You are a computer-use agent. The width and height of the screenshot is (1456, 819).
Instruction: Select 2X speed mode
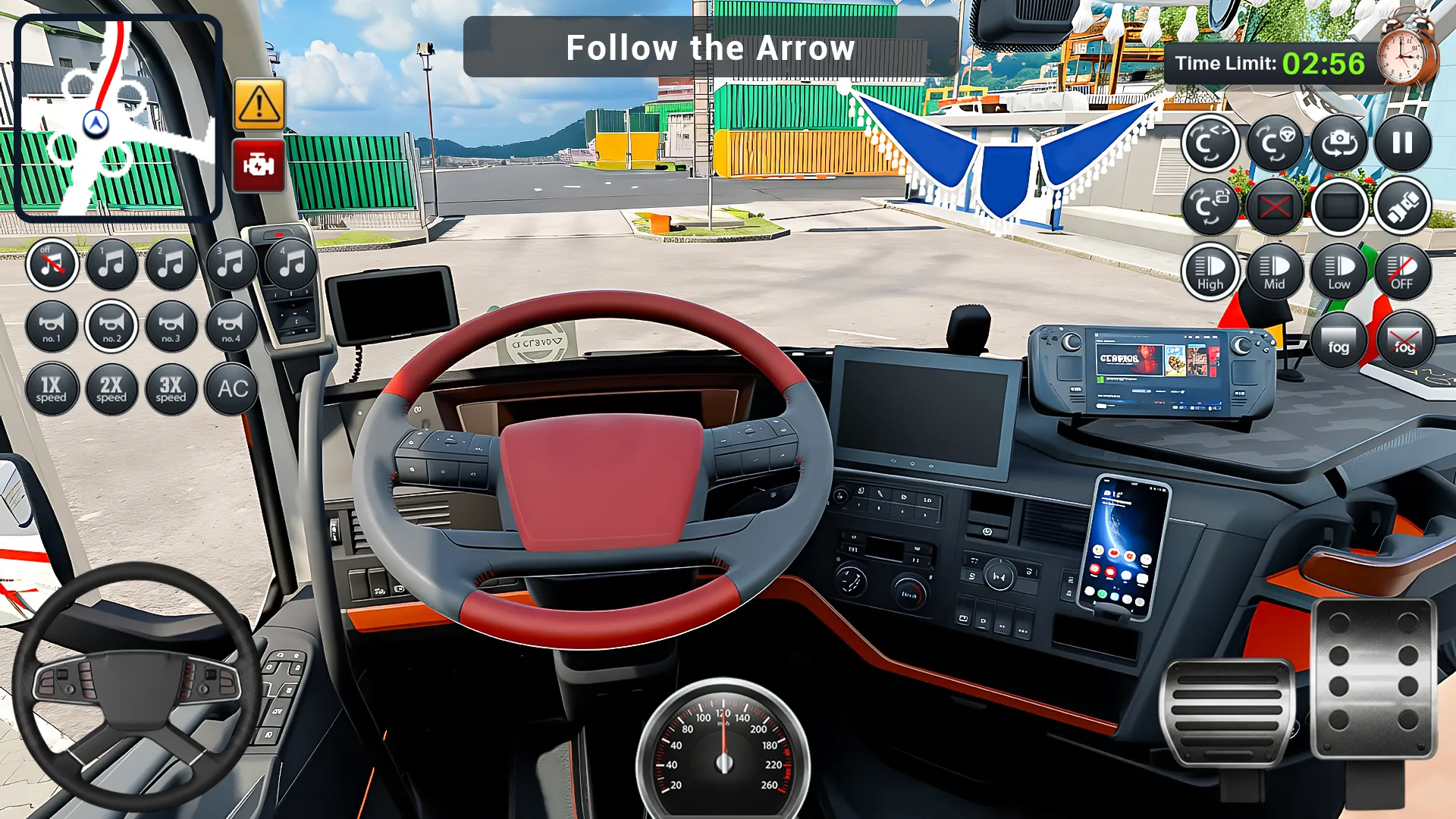tap(111, 389)
